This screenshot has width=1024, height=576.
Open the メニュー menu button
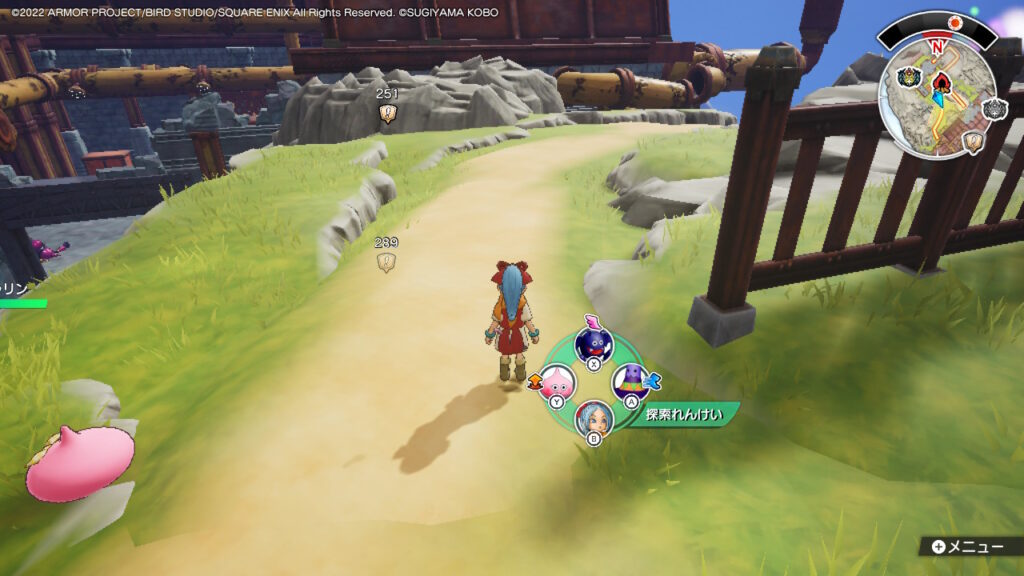968,546
